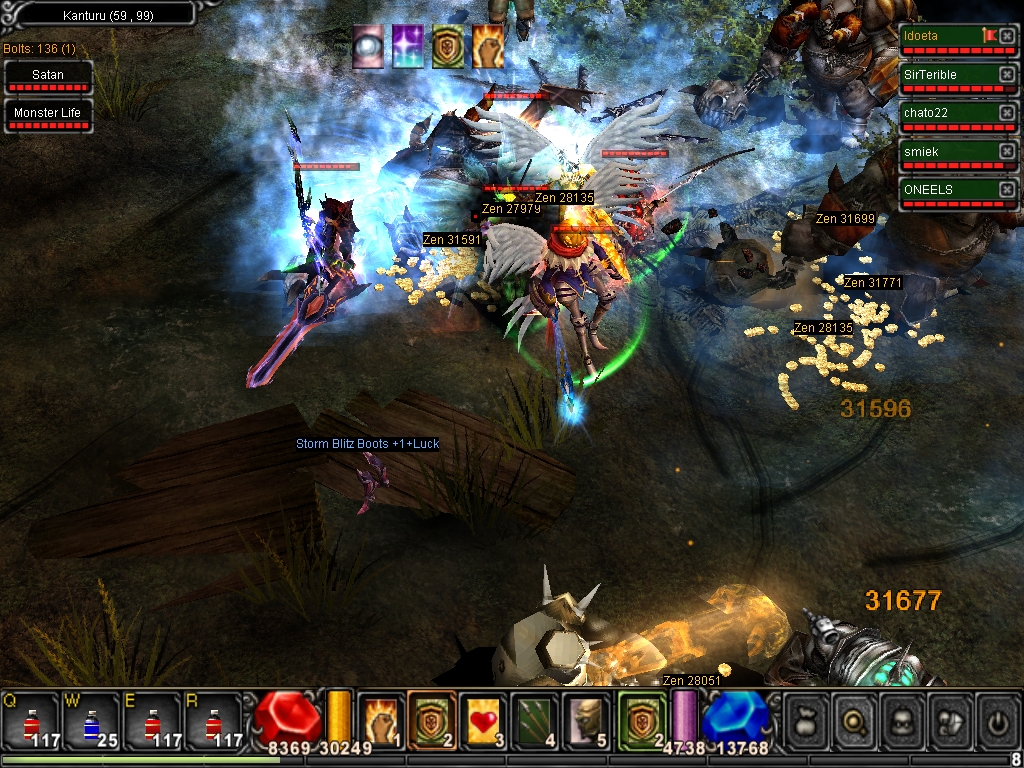Select the Monster Life status panel
This screenshot has height=768, width=1024.
(x=48, y=114)
